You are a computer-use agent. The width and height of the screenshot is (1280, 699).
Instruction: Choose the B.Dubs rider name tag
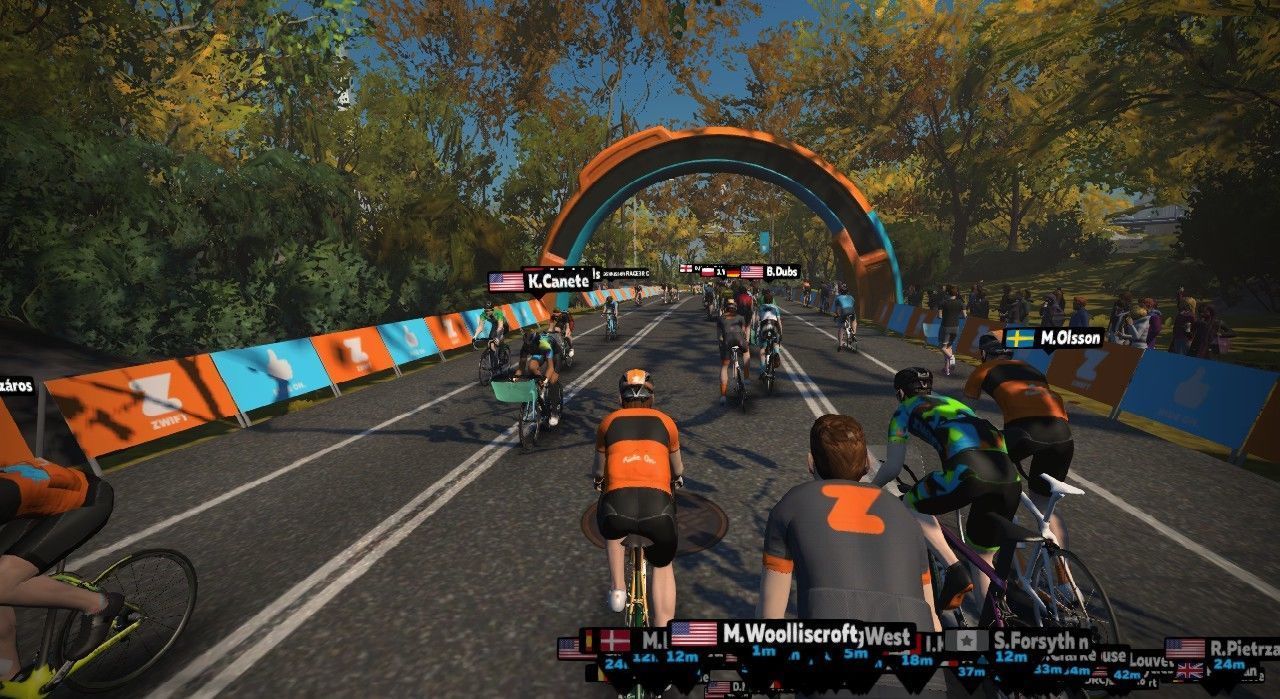(x=770, y=271)
